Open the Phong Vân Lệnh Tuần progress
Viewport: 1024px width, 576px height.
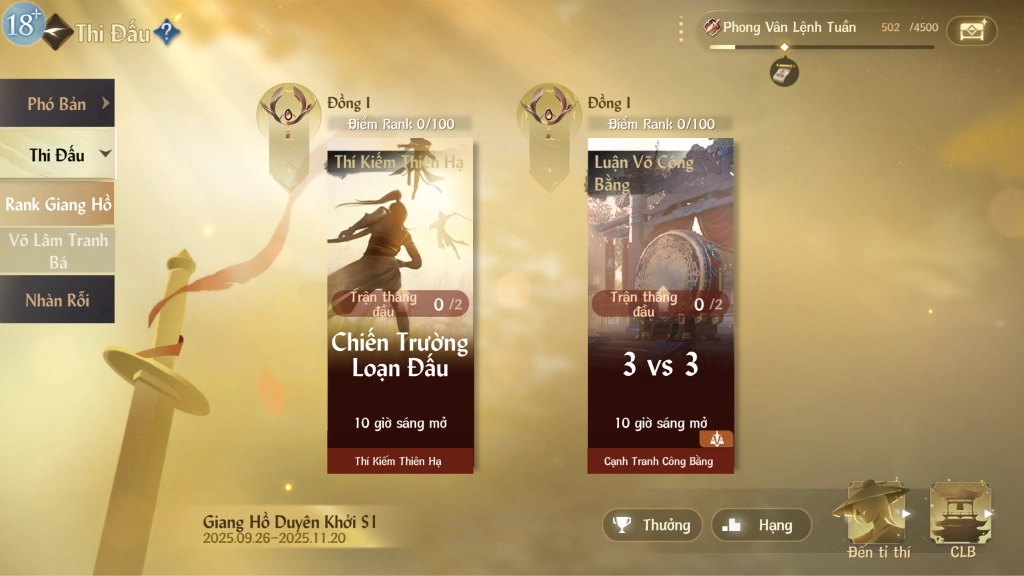790,28
